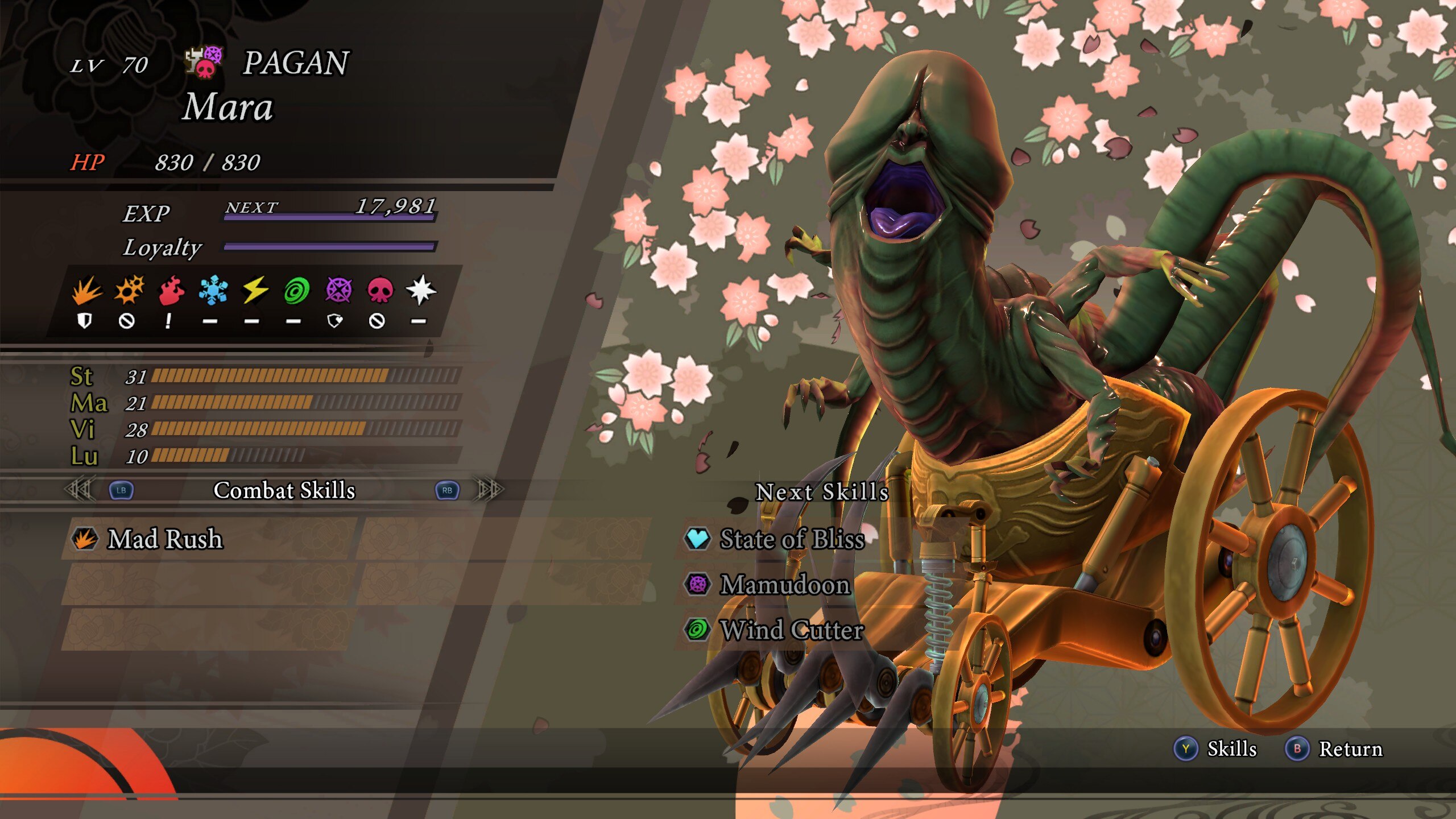Select the physical attack affinity icon
The image size is (1456, 819).
click(86, 291)
